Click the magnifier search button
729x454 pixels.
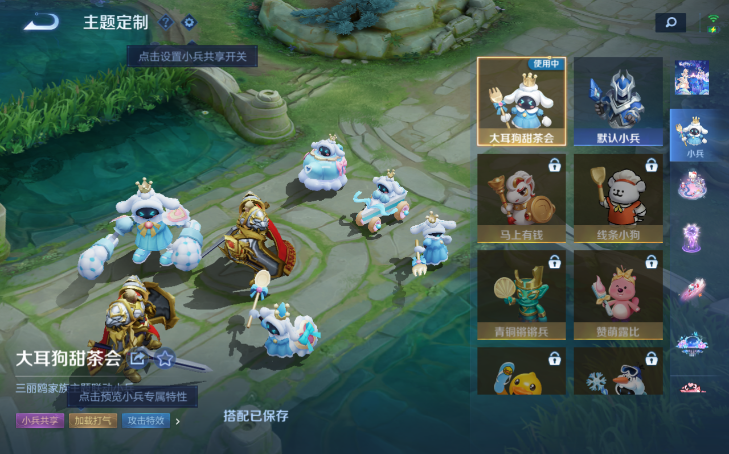tap(670, 22)
